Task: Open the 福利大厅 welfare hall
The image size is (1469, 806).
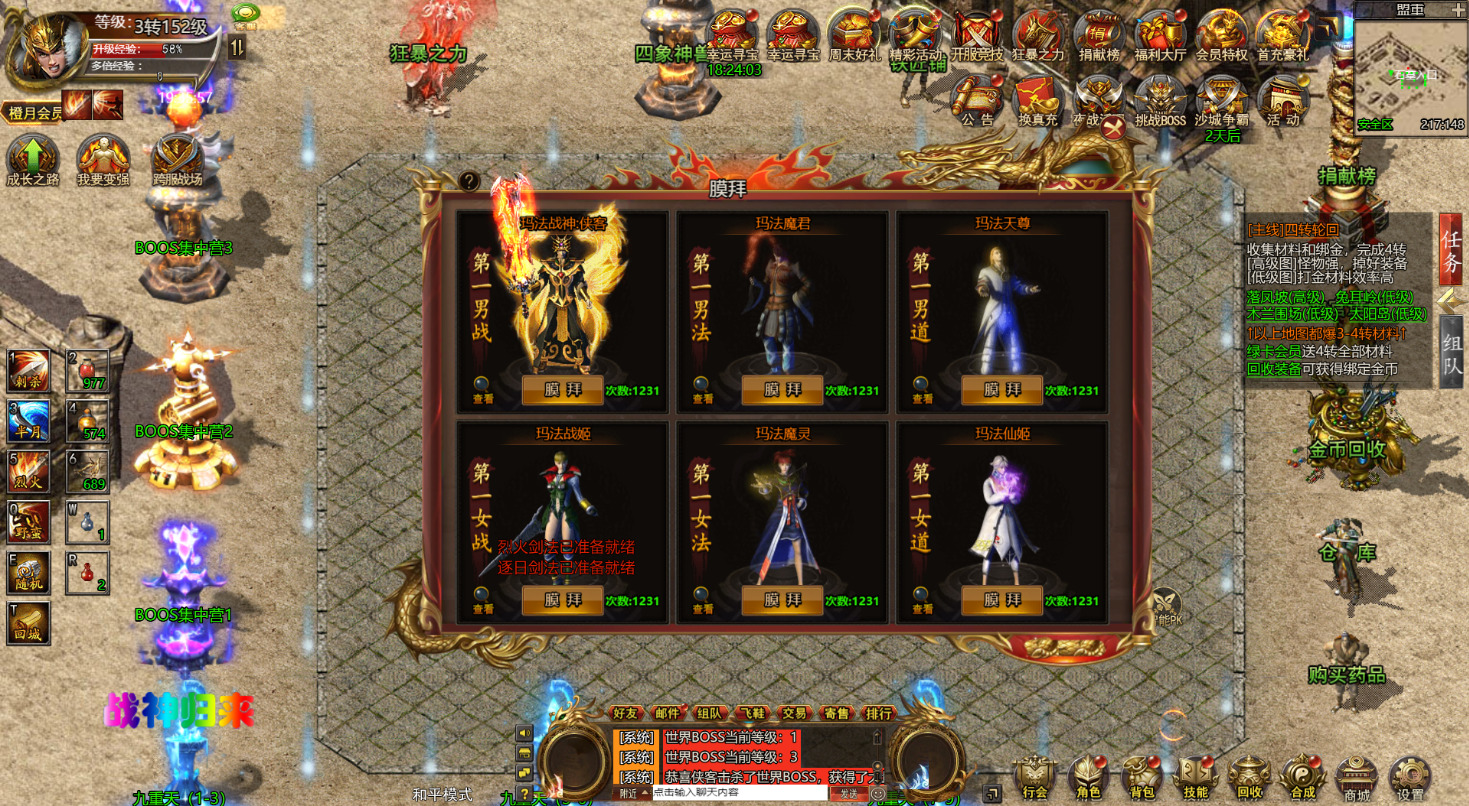Action: (x=1160, y=37)
